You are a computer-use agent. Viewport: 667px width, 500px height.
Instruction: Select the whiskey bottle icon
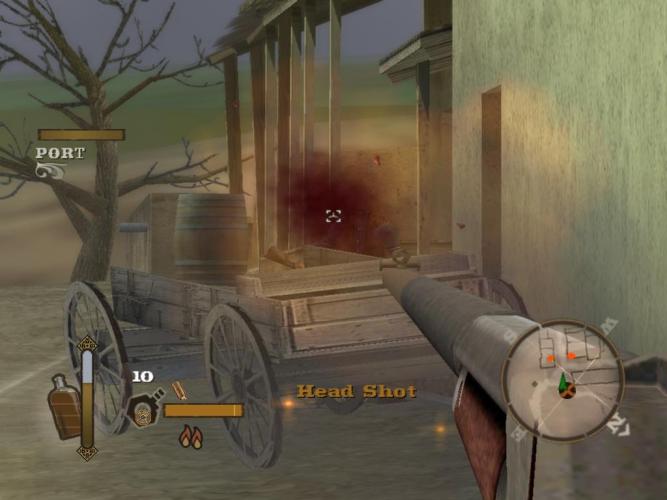pyautogui.click(x=65, y=407)
